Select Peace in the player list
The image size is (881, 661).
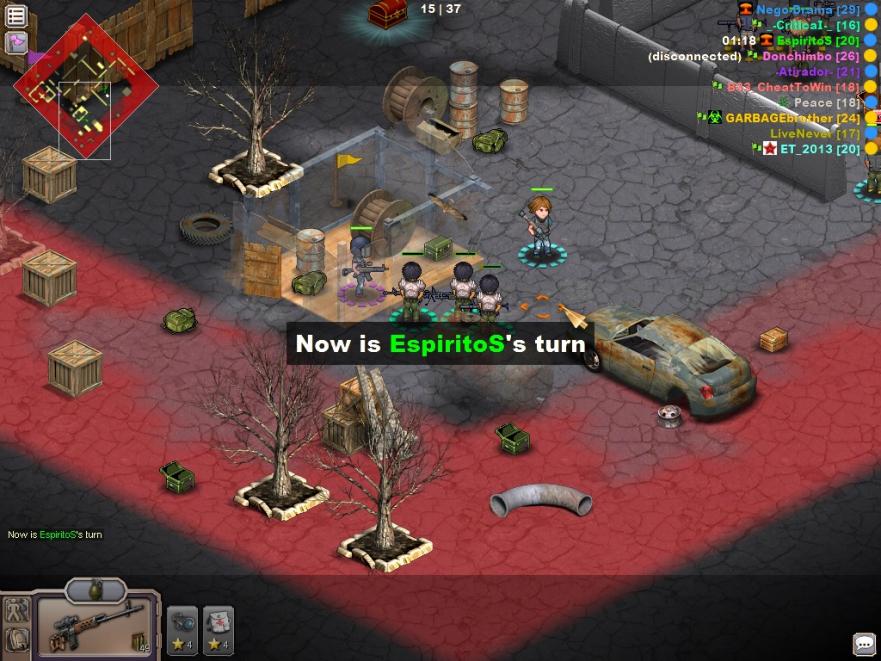[812, 102]
